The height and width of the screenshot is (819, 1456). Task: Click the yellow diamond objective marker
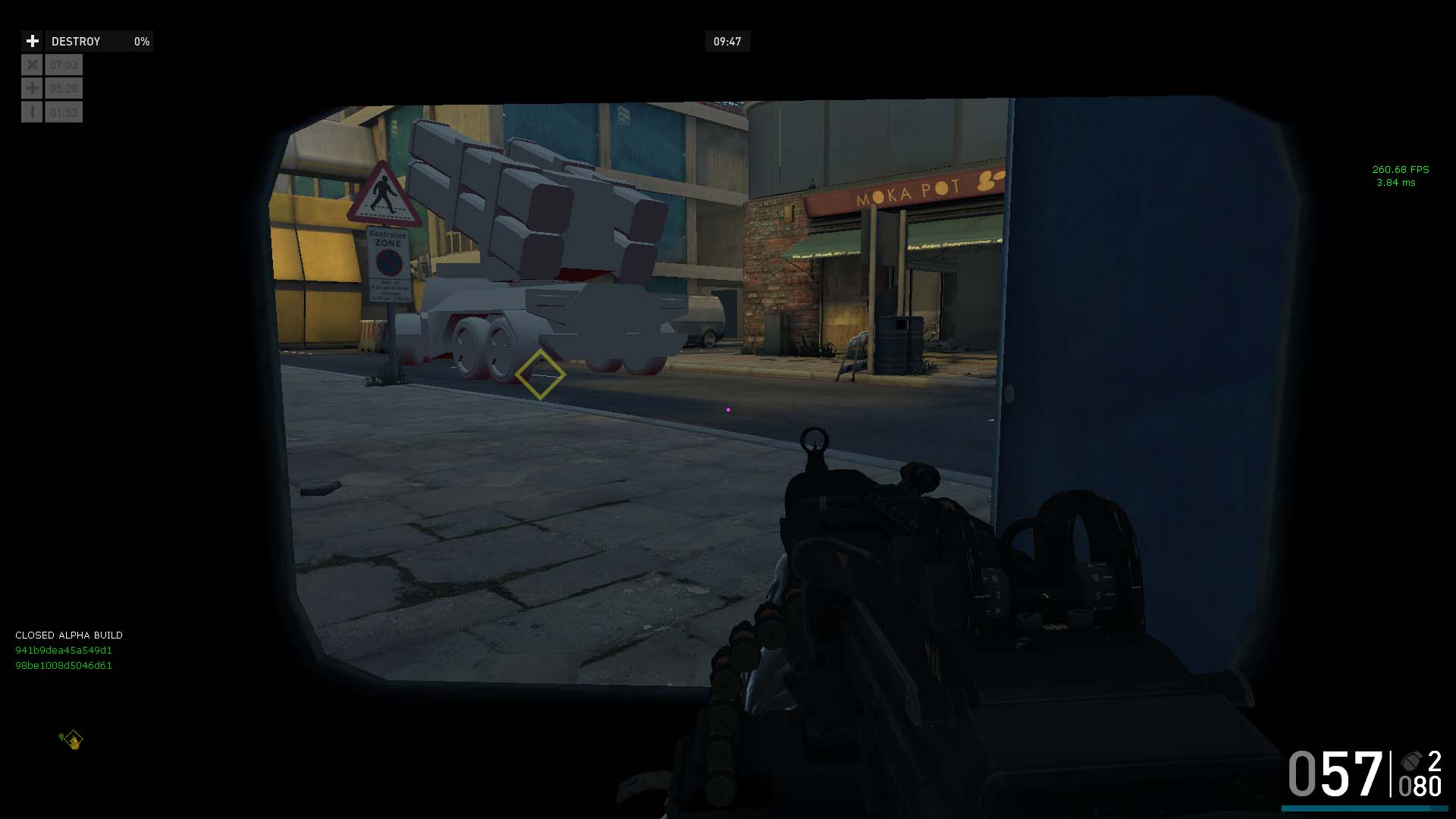(540, 375)
